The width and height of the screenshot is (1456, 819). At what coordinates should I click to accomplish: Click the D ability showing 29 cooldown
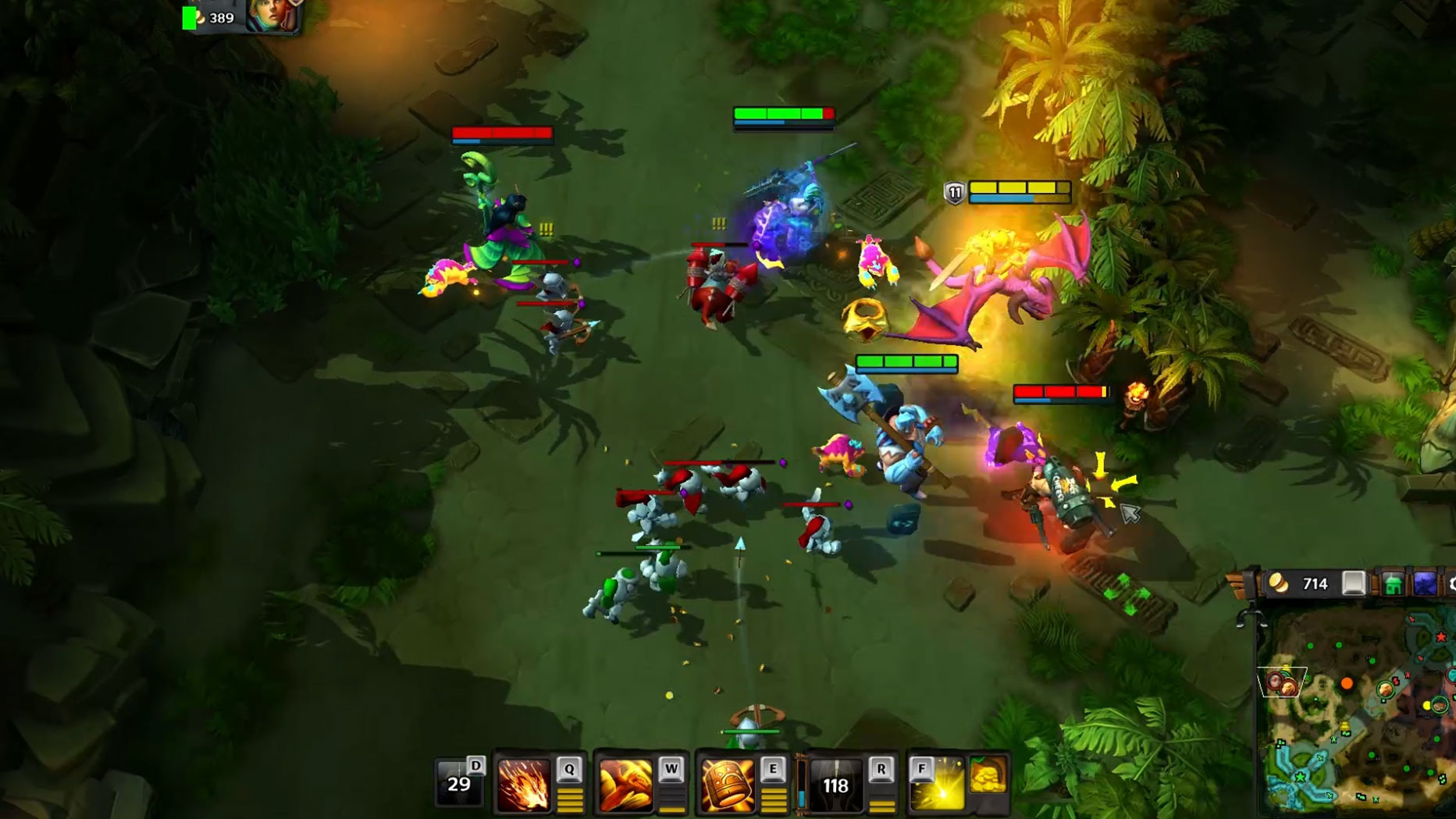pyautogui.click(x=459, y=783)
